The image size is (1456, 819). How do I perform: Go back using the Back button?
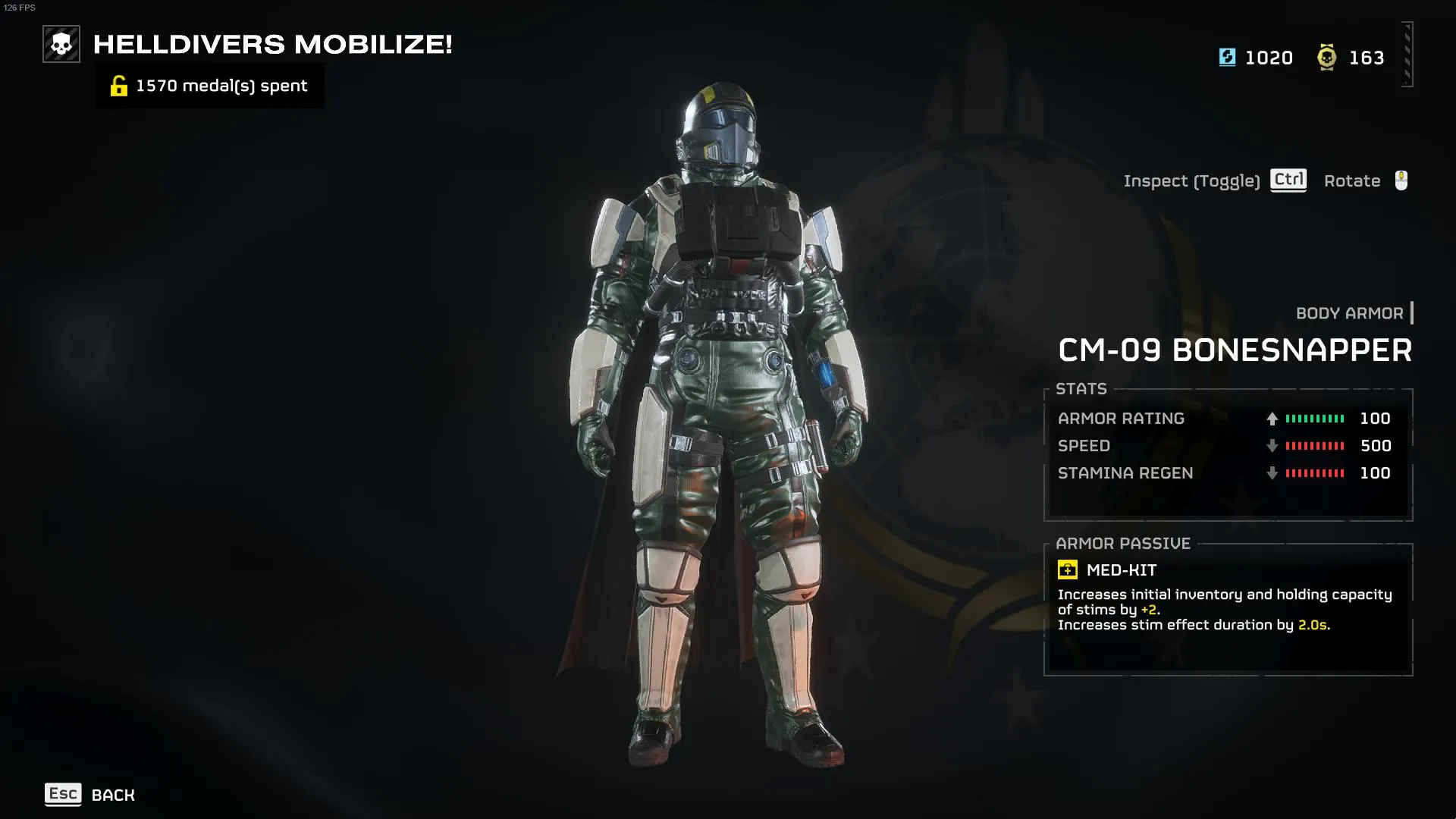point(90,795)
